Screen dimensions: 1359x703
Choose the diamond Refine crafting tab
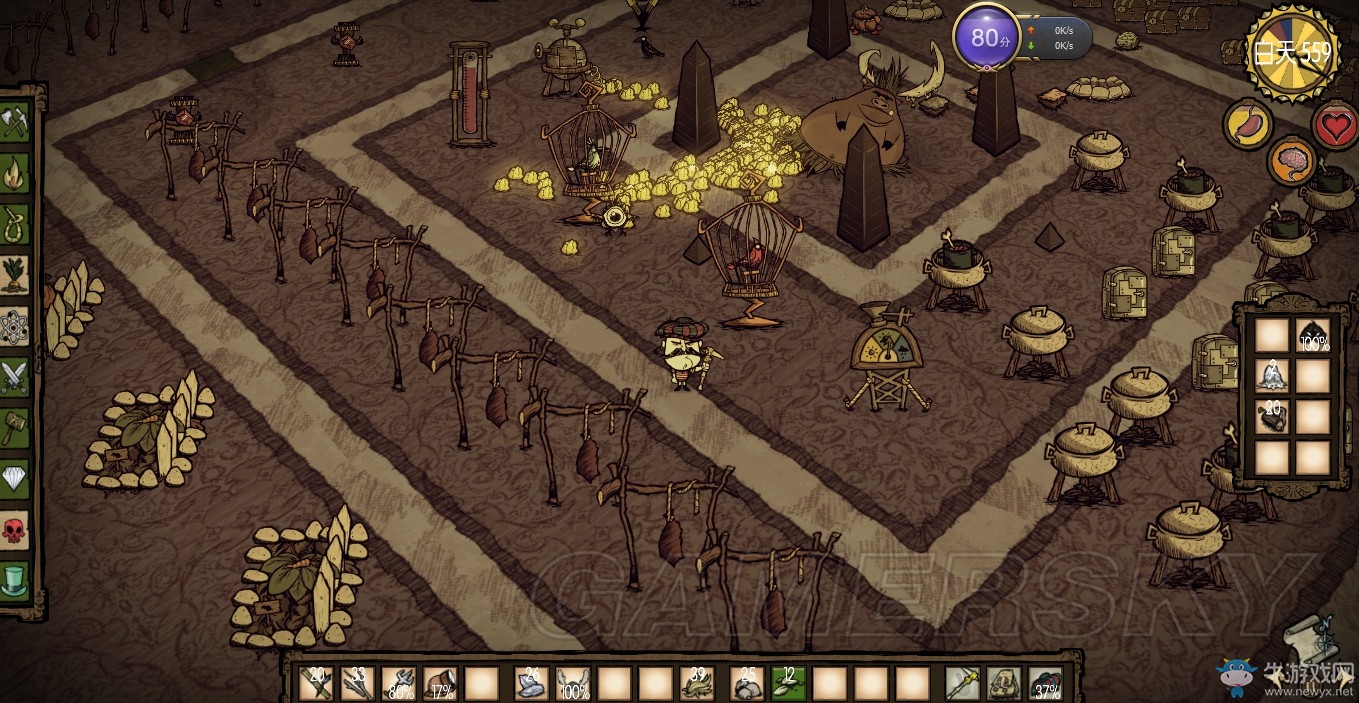tap(15, 479)
